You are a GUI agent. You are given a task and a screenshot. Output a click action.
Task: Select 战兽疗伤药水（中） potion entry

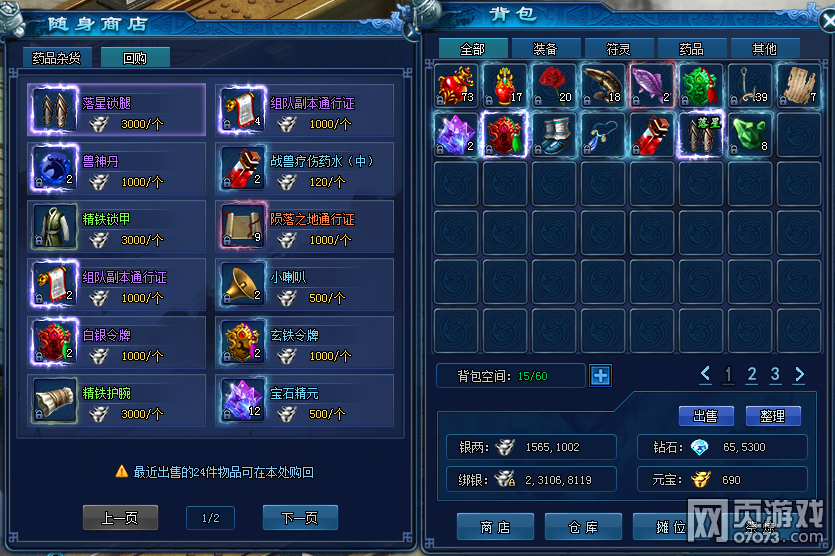click(x=304, y=168)
